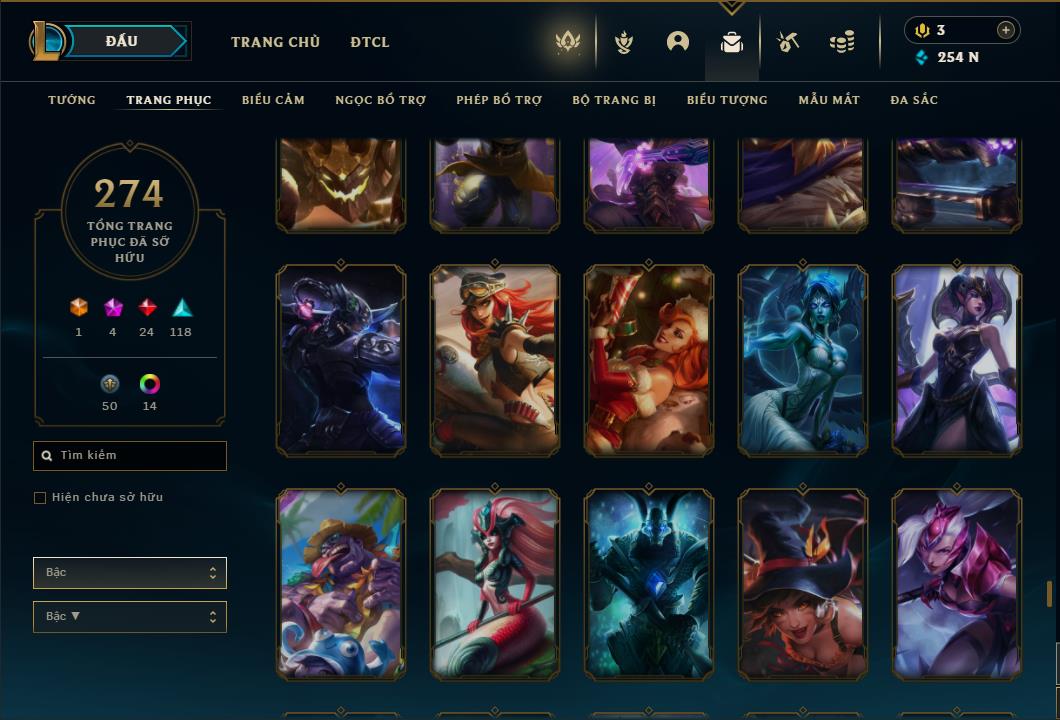This screenshot has height=720, width=1060.
Task: Show the BỘ TRANG BỊ tab
Action: 614,100
